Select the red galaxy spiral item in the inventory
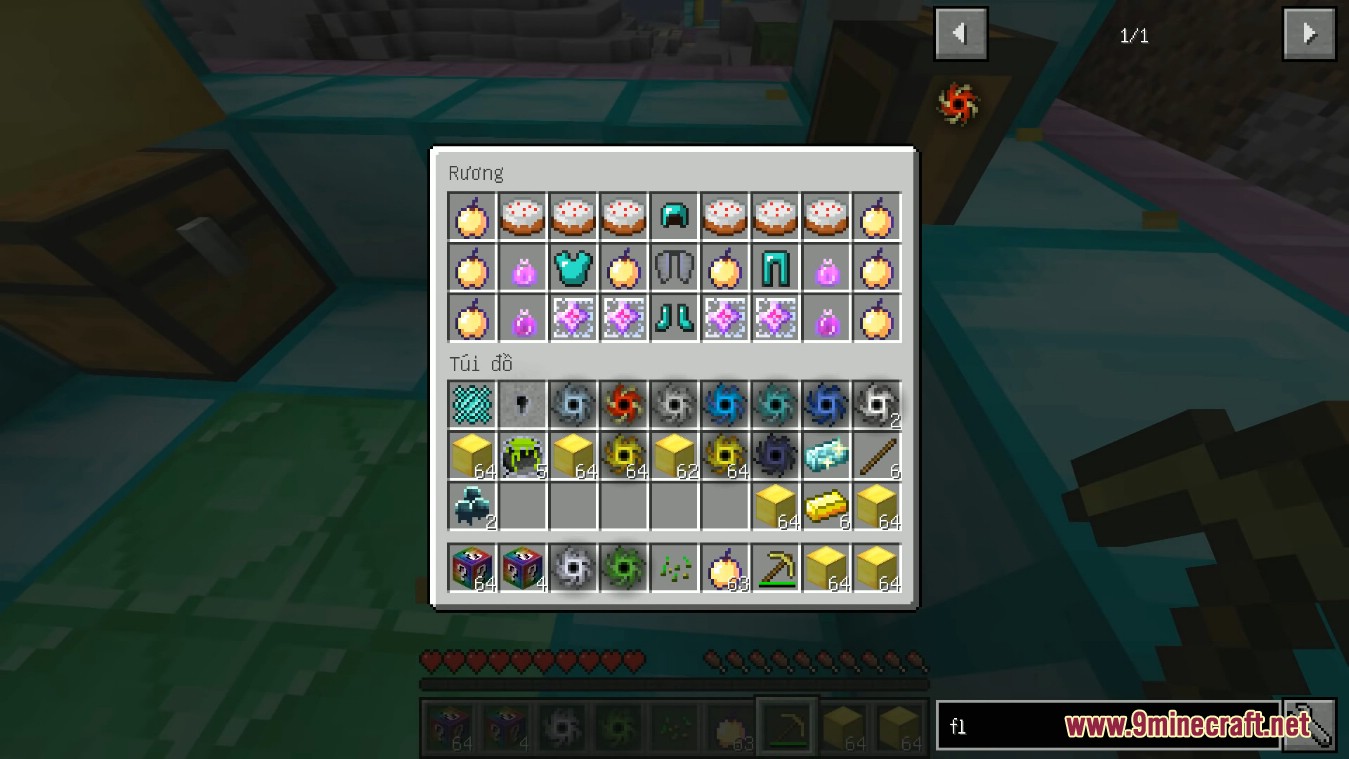The image size is (1349, 759). point(624,405)
